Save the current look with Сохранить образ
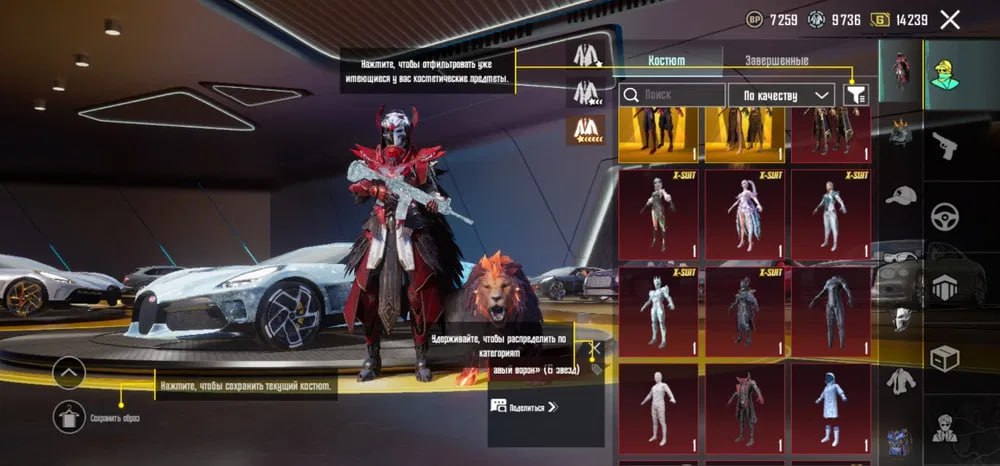The width and height of the screenshot is (1000, 466). point(69,416)
